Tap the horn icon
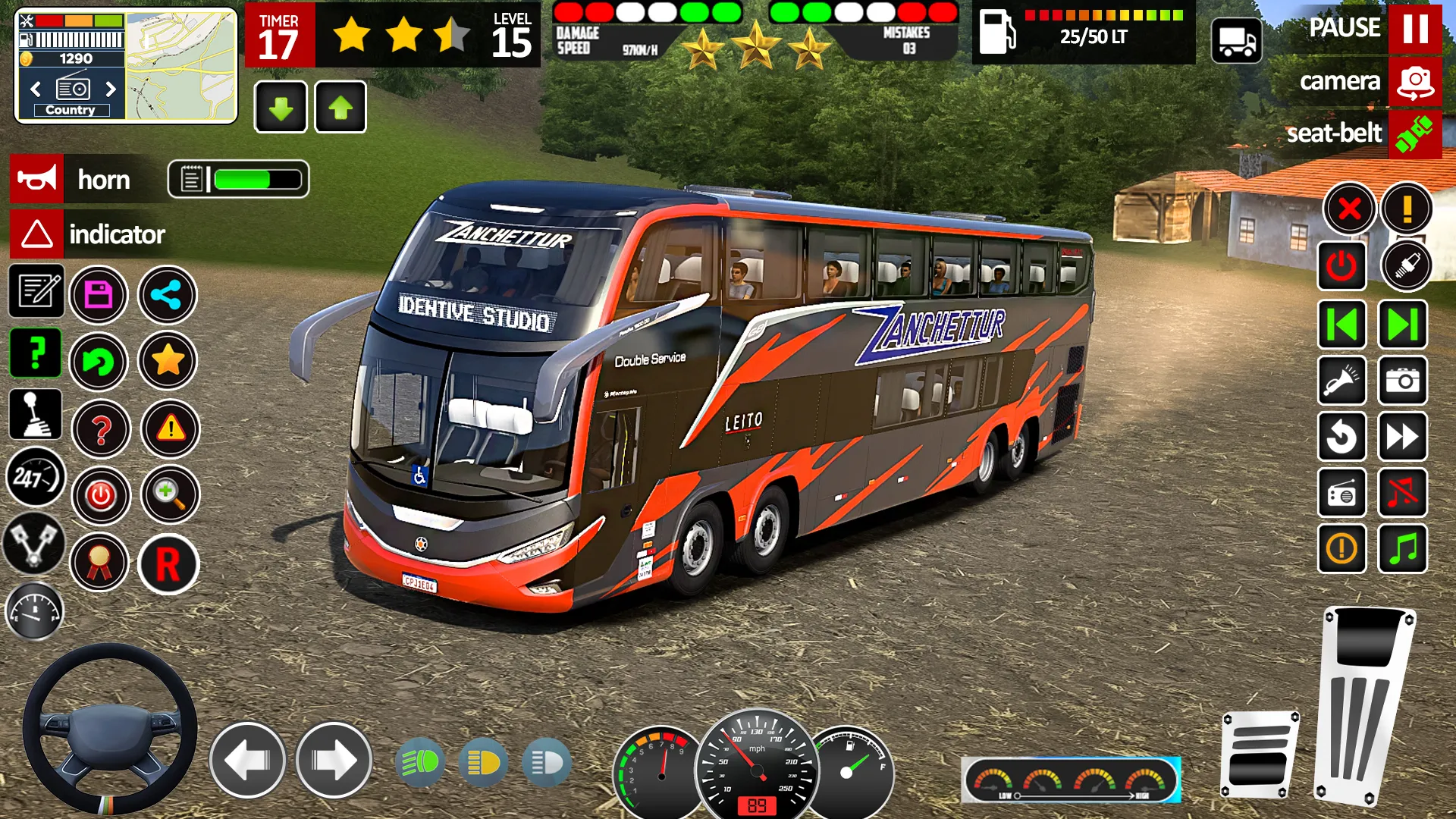This screenshot has width=1456, height=819. 36,179
